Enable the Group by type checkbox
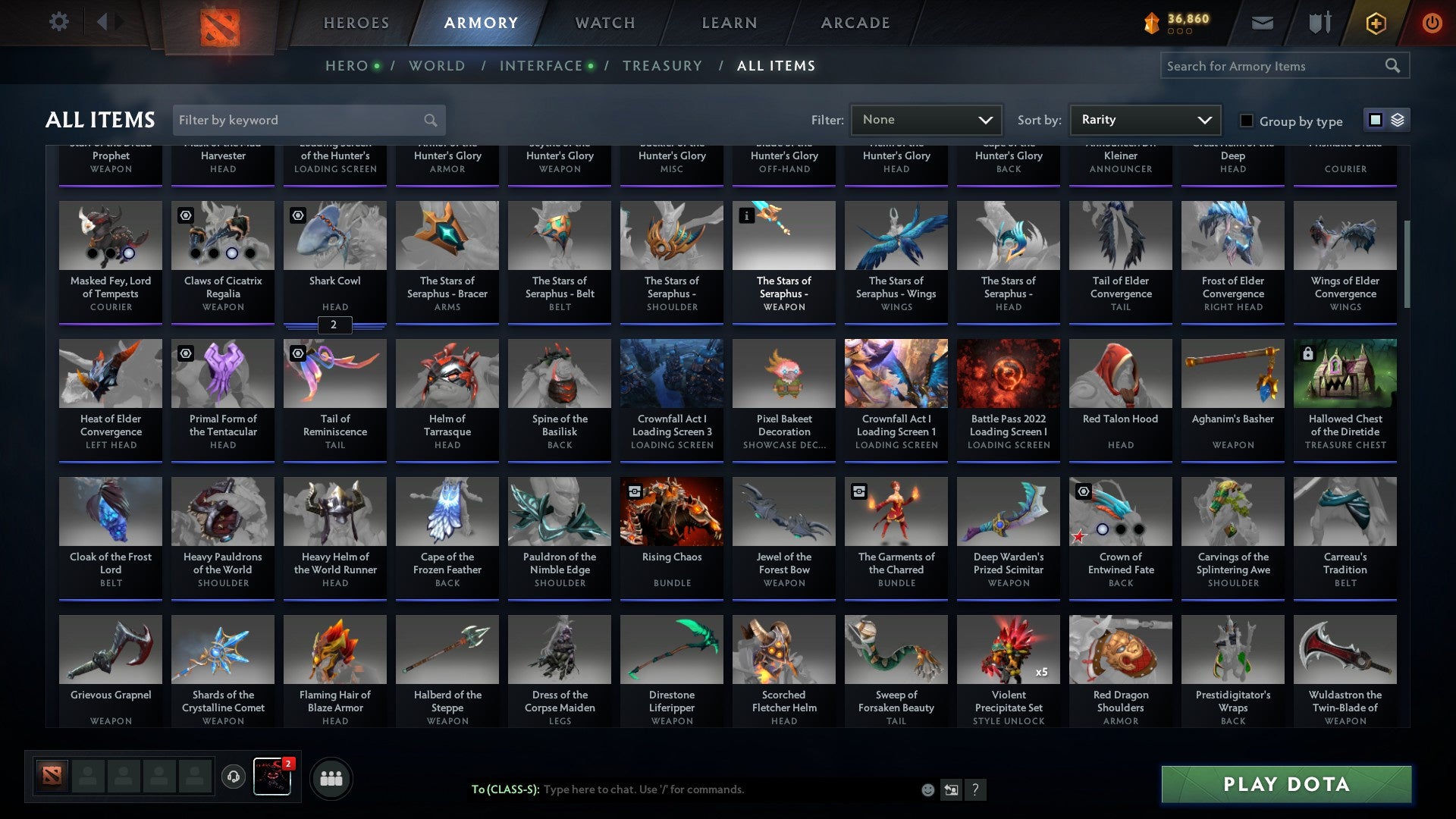This screenshot has height=819, width=1456. (1245, 121)
